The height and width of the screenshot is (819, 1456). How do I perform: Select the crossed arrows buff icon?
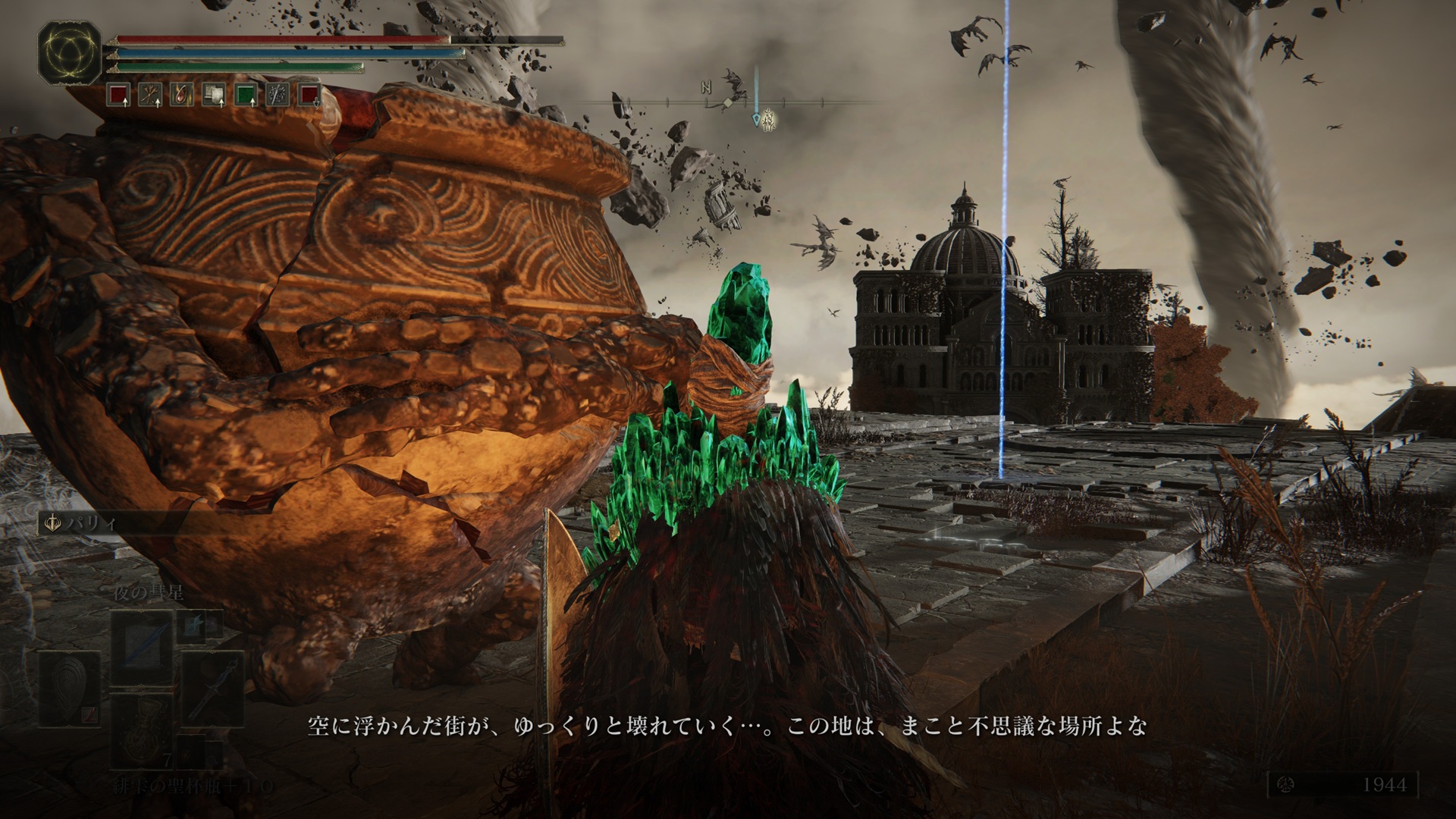pos(150,96)
